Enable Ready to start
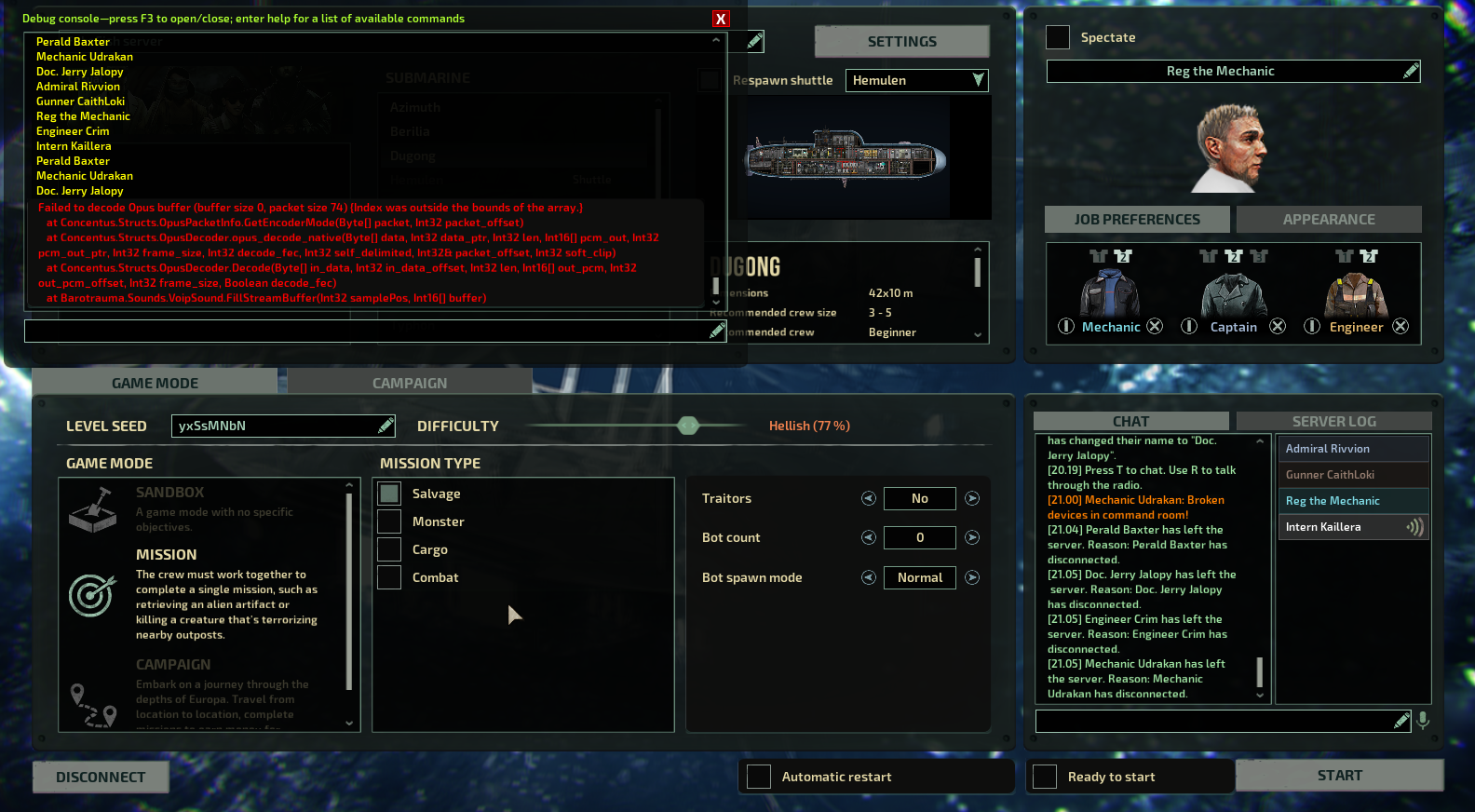The width and height of the screenshot is (1475, 812). click(x=1044, y=776)
